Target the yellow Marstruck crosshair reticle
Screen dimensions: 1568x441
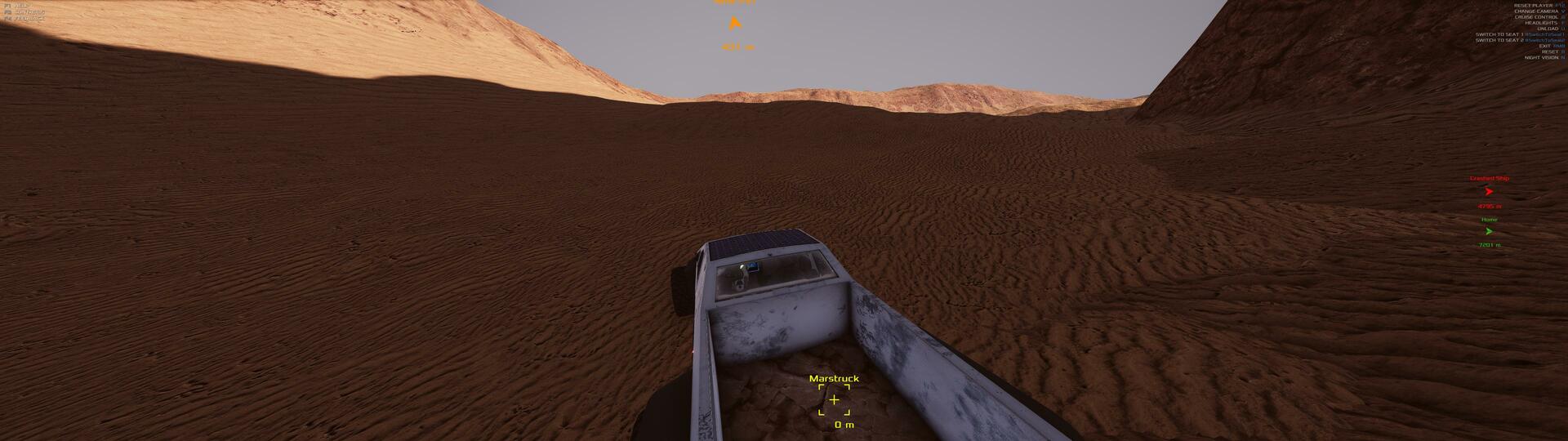pos(834,400)
